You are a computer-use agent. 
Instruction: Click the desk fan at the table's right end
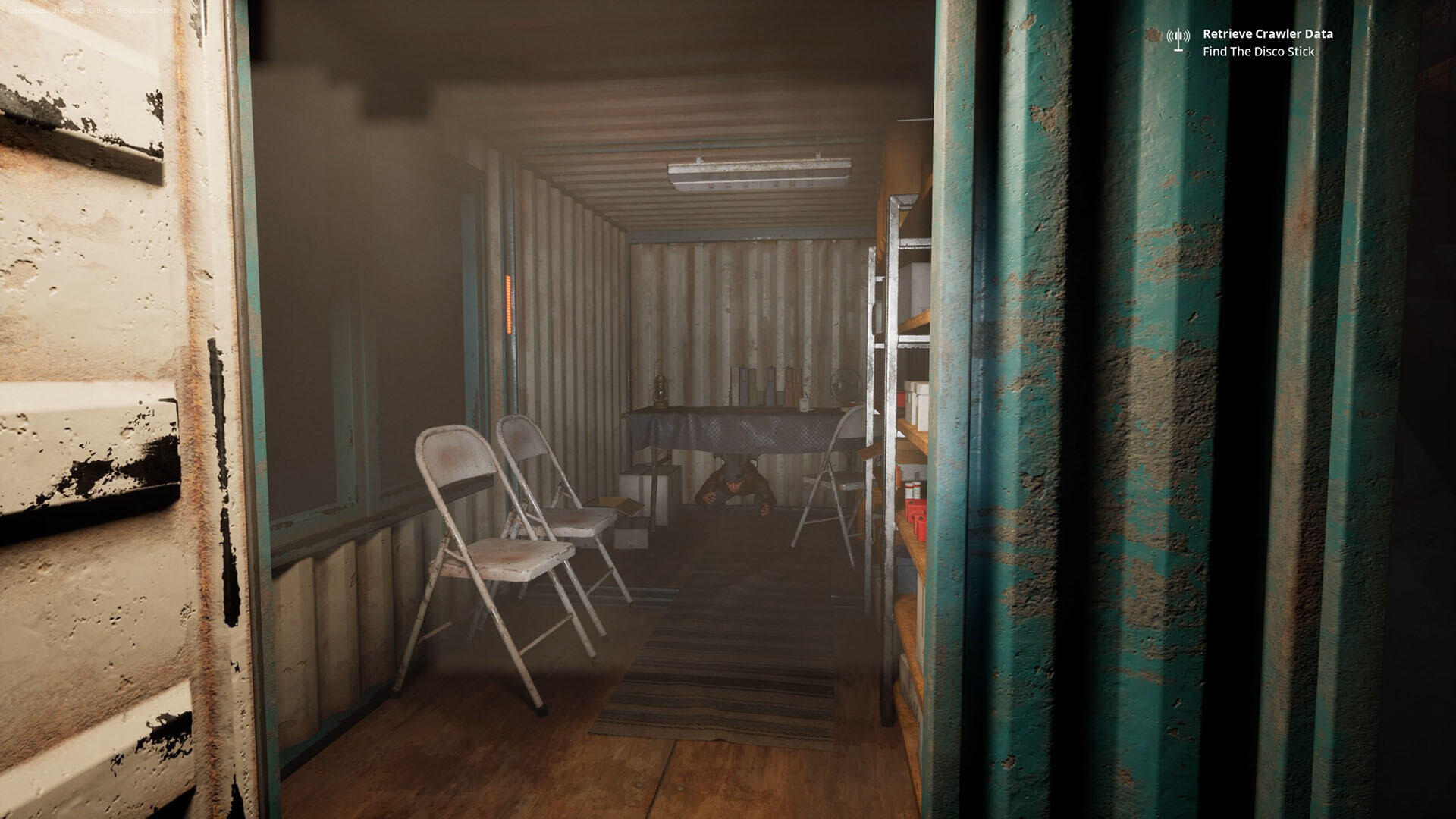(845, 385)
